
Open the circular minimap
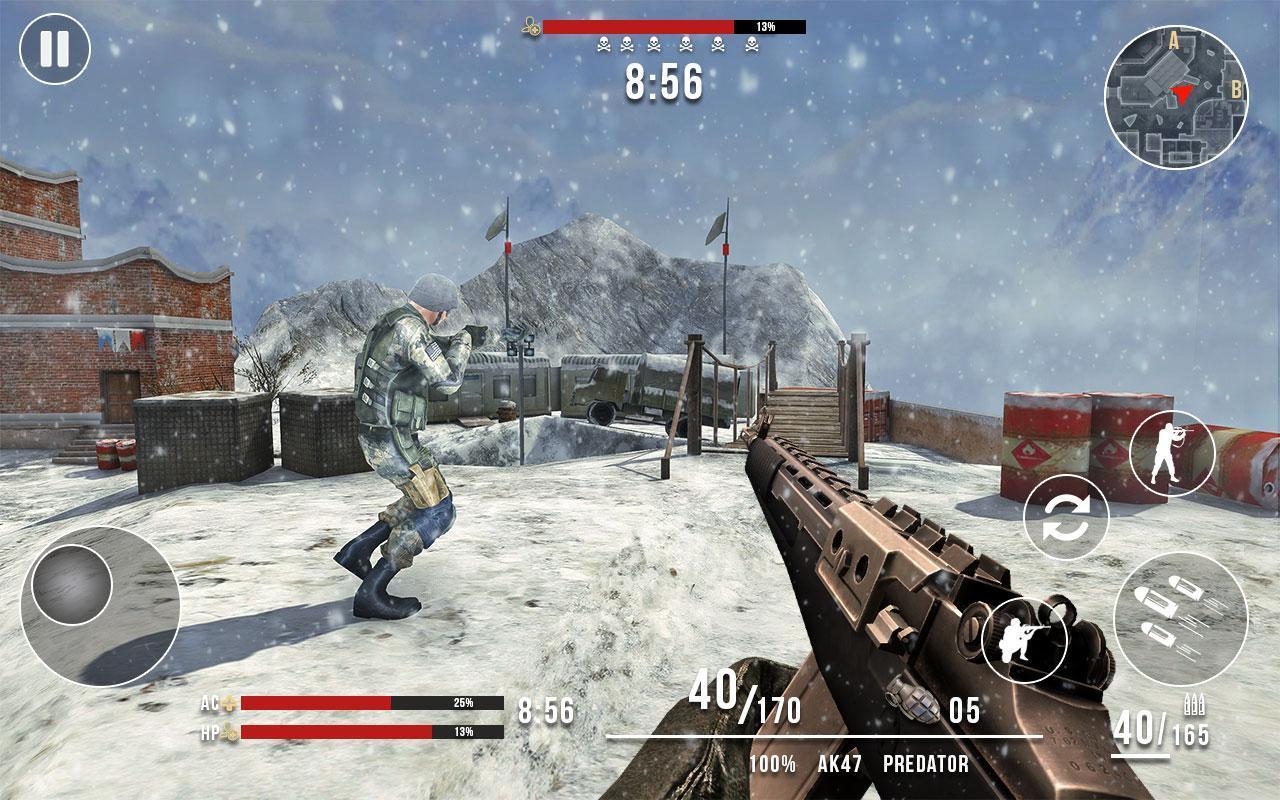1176,98
